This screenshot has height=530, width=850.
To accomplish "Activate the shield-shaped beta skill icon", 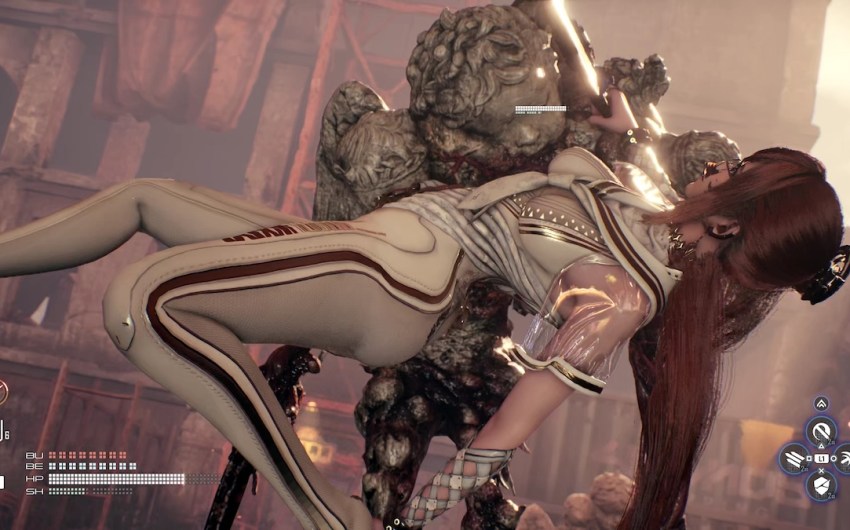I will [821, 486].
